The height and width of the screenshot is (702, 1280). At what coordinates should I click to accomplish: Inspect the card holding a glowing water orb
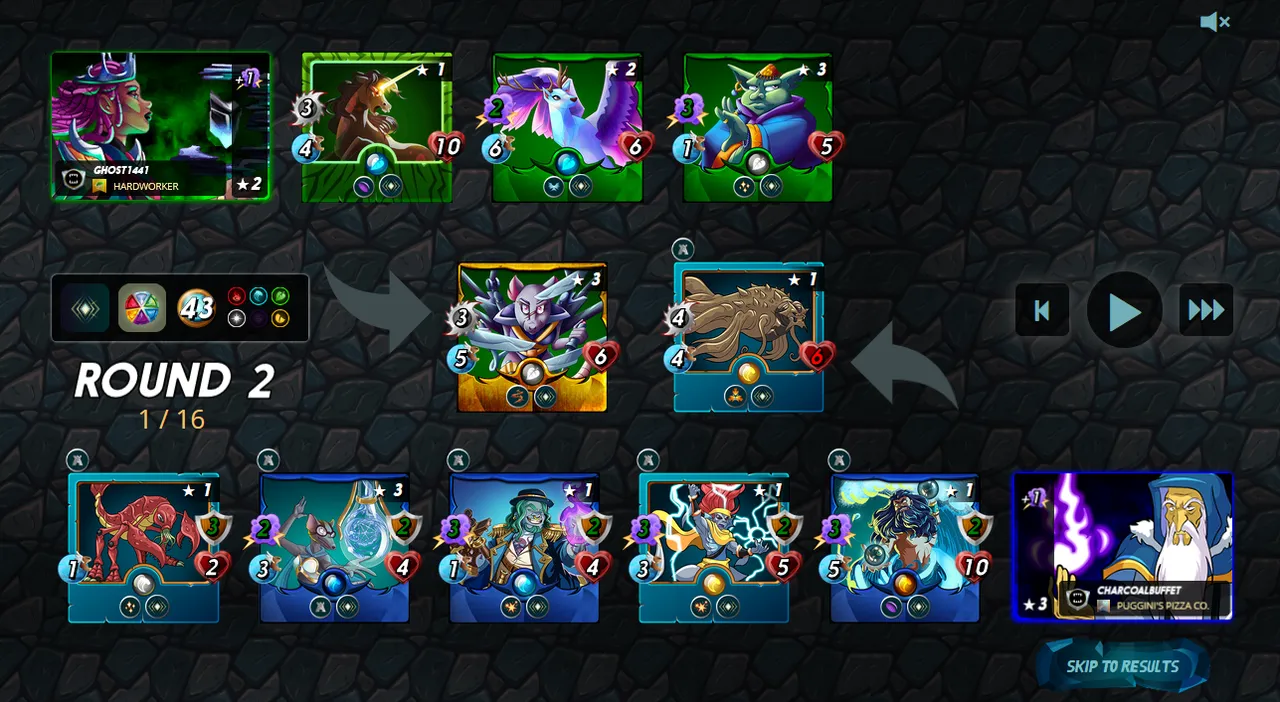point(334,547)
